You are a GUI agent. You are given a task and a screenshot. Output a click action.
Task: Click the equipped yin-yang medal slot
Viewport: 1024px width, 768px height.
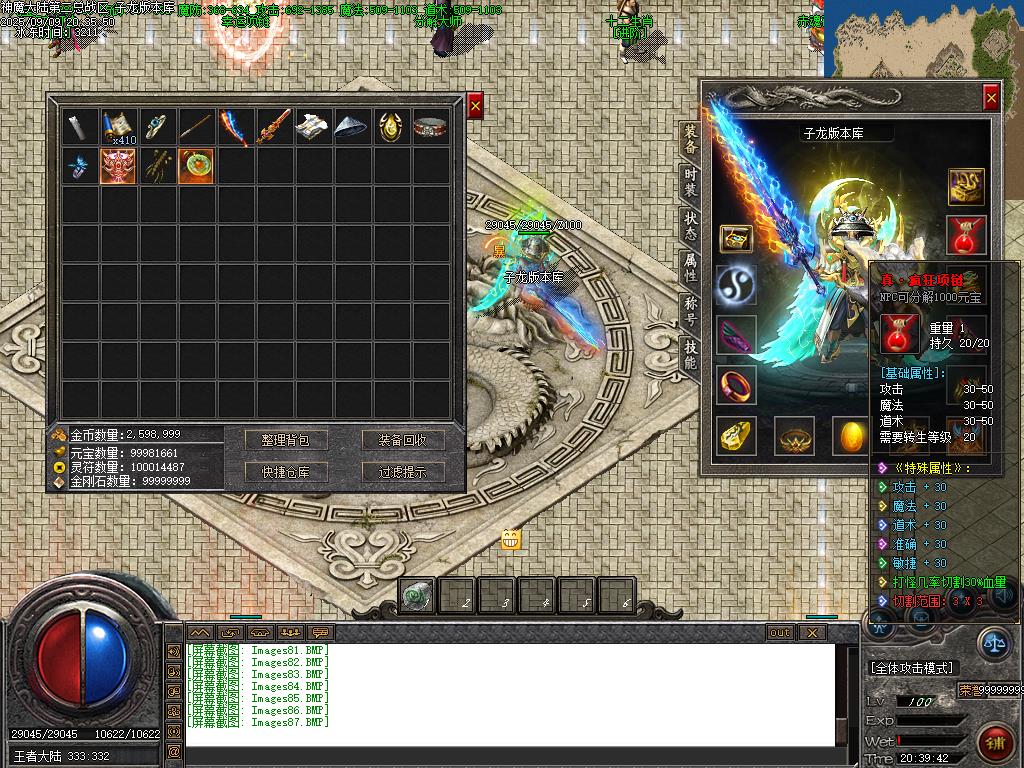[x=736, y=285]
